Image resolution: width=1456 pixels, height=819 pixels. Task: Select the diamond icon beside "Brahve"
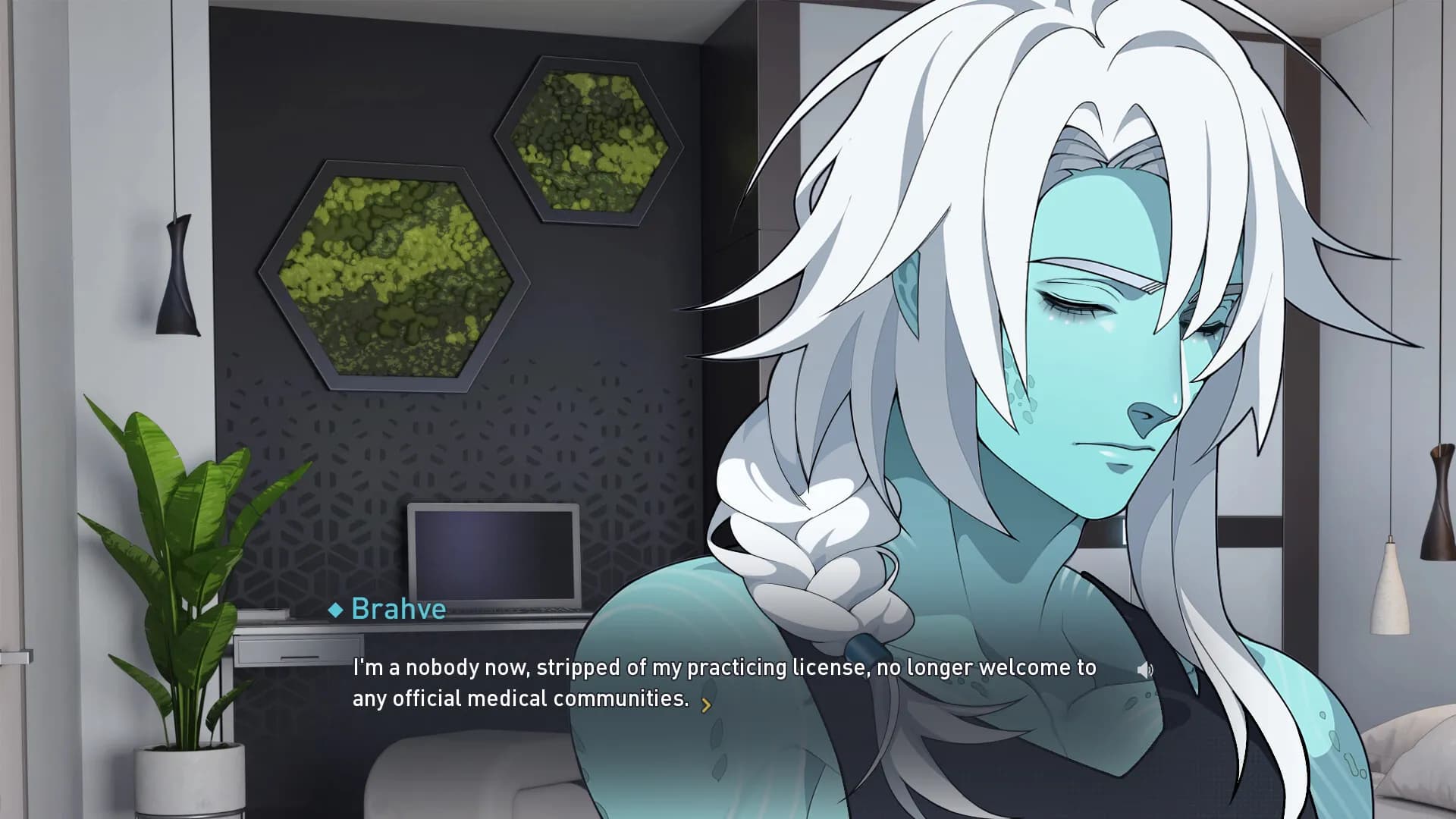[x=336, y=608]
